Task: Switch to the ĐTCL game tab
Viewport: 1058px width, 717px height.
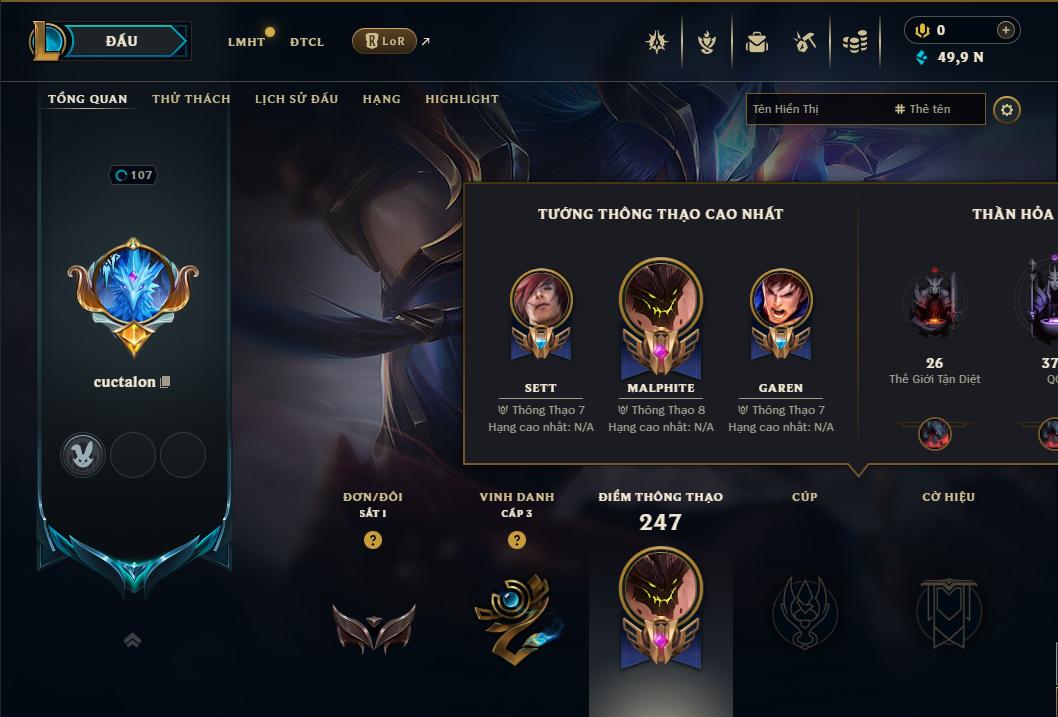Action: [x=307, y=42]
